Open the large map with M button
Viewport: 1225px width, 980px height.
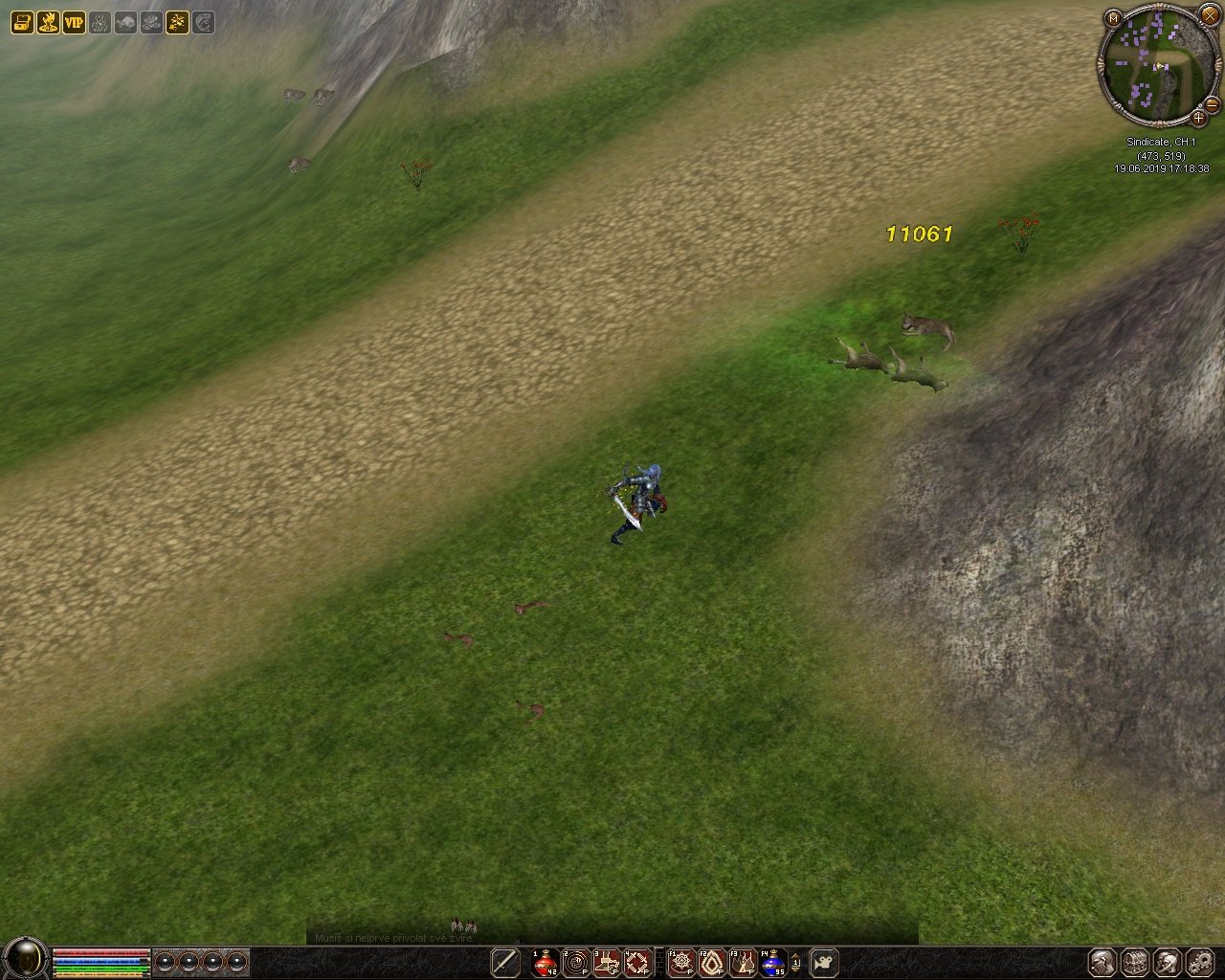[x=1112, y=18]
